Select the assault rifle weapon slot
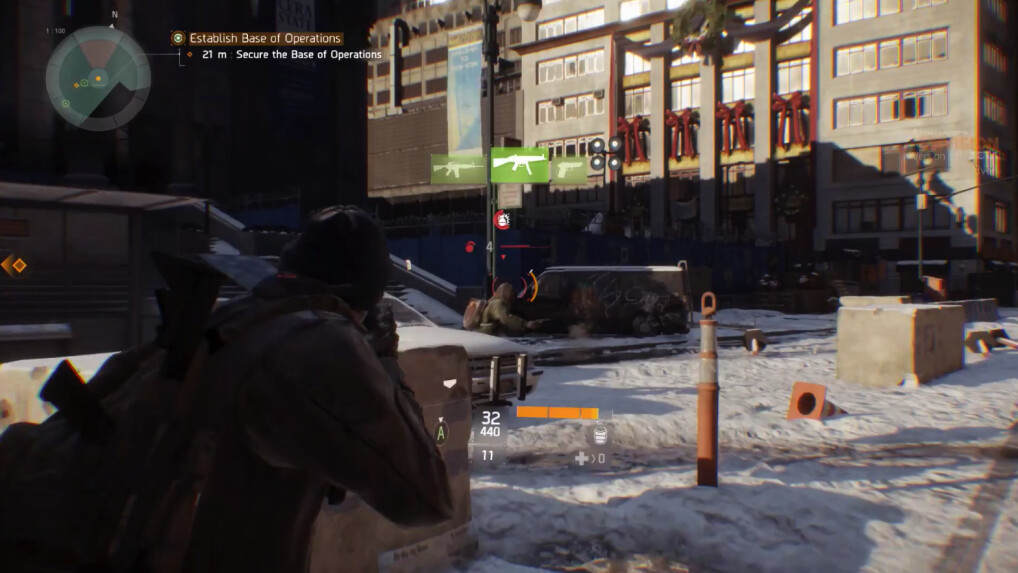This screenshot has height=573, width=1018. (458, 169)
